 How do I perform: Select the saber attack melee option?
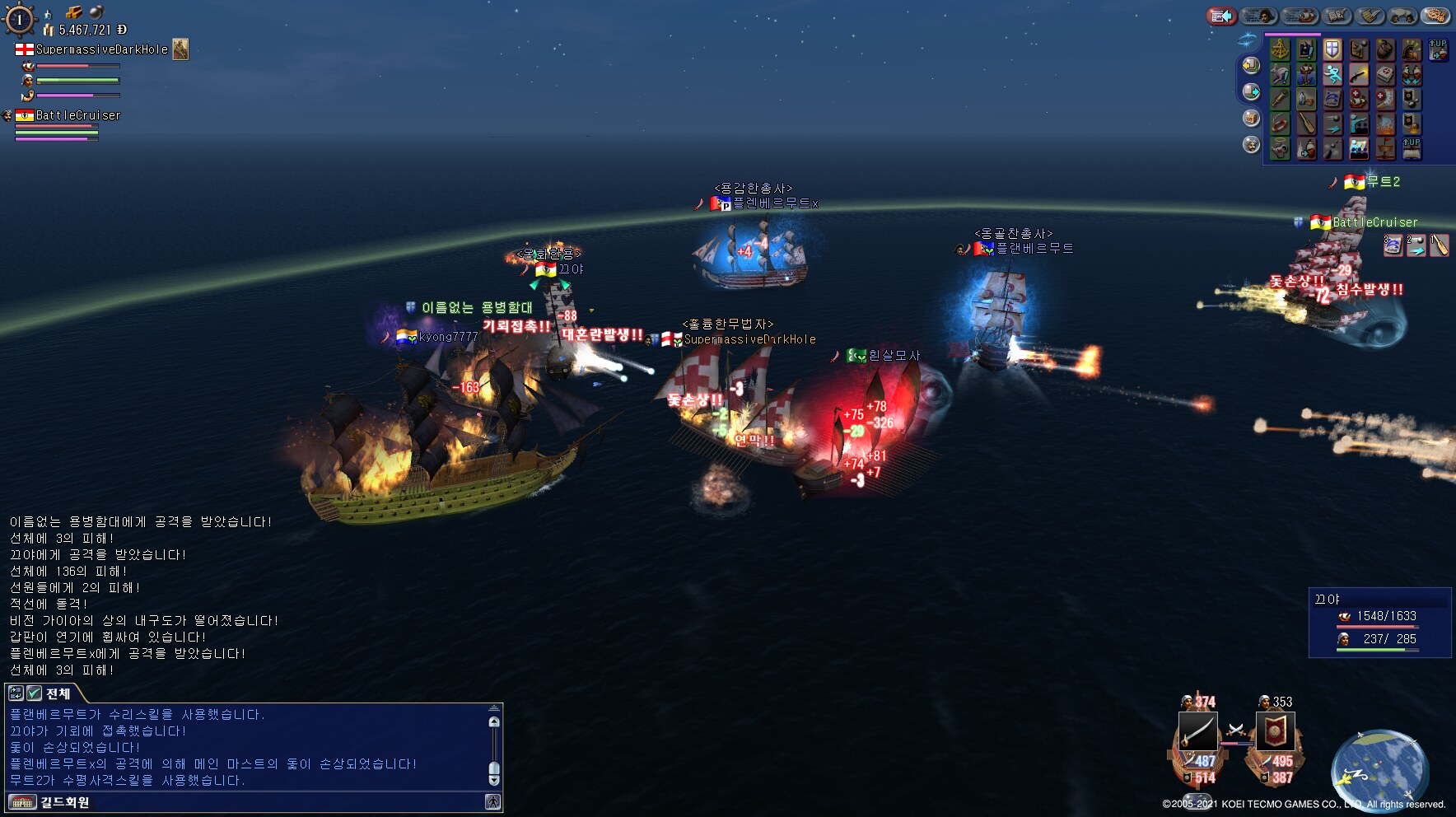point(1197,731)
